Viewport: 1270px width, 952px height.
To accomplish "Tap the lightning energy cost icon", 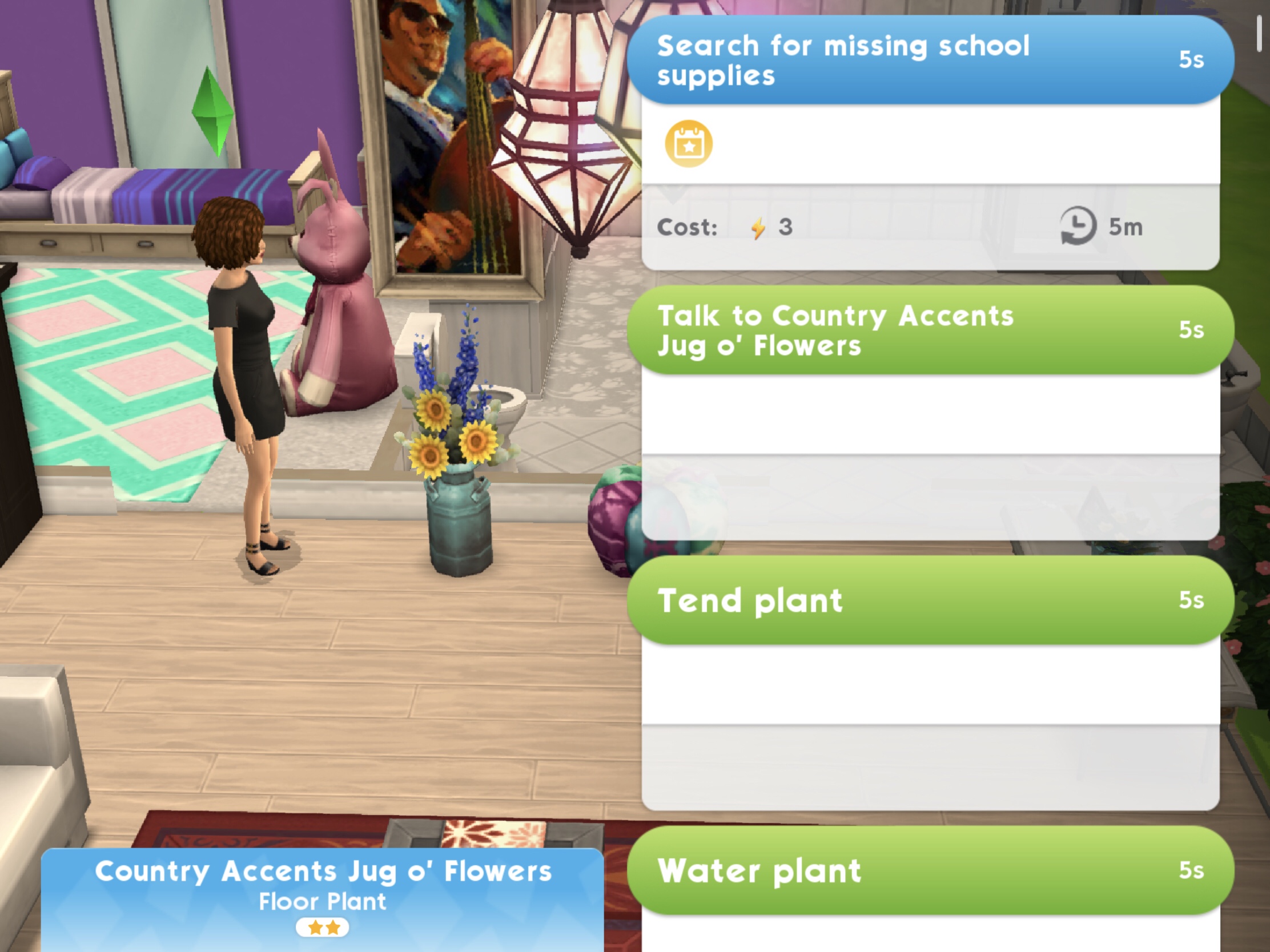I will pyautogui.click(x=759, y=226).
